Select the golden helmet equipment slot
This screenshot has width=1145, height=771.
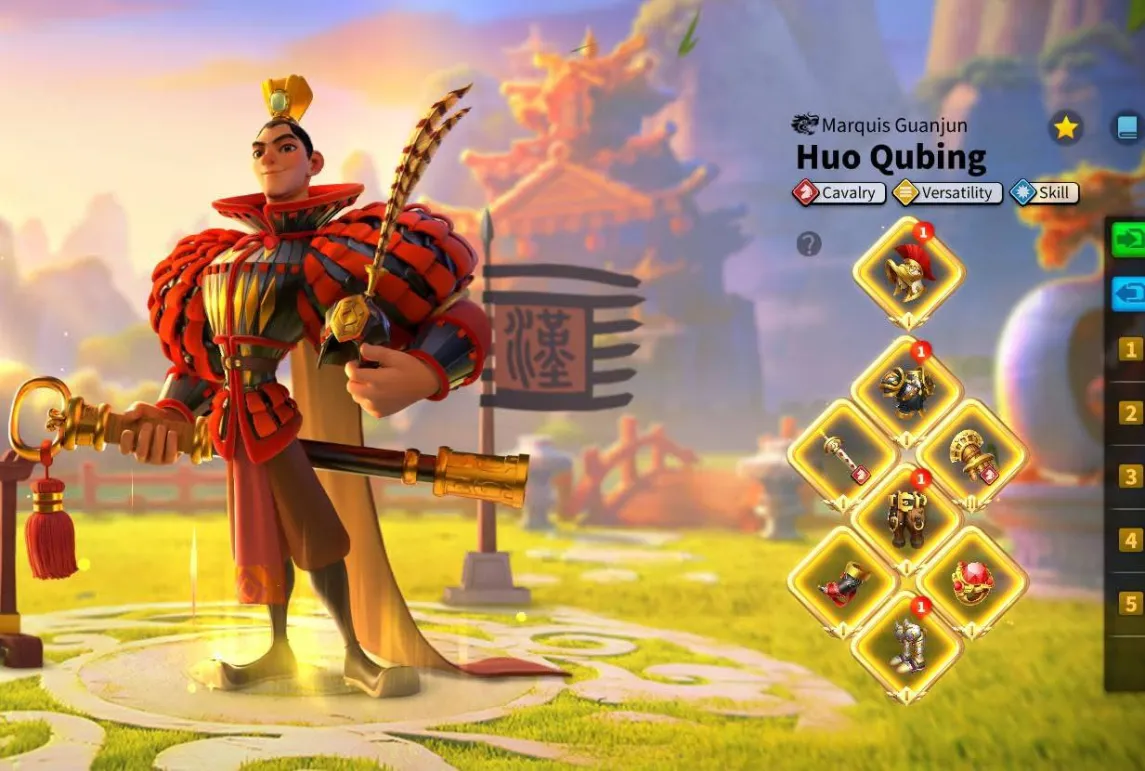pyautogui.click(x=908, y=272)
